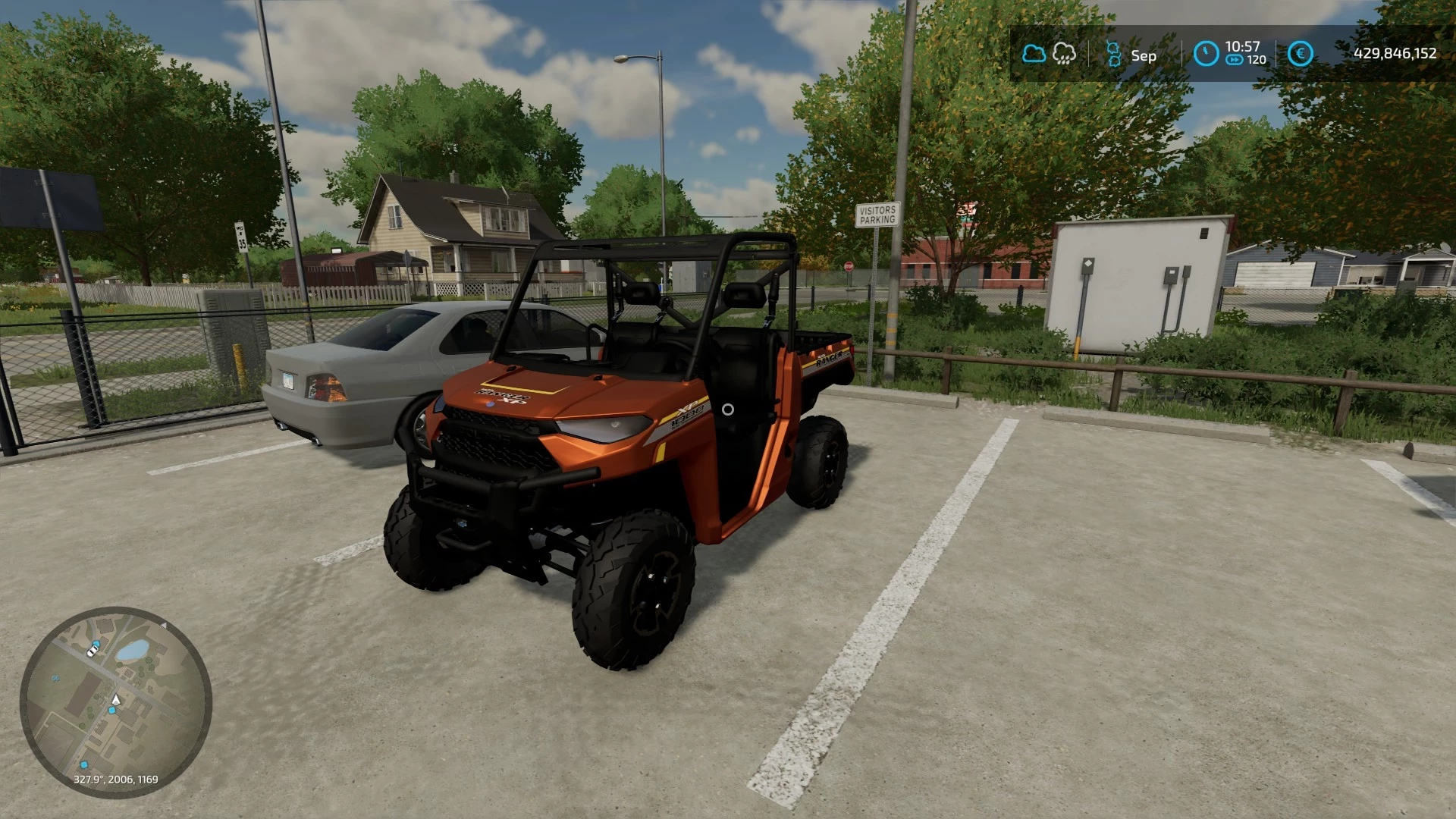Click the 10:57 time display
Image resolution: width=1456 pixels, height=819 pixels.
1243,47
